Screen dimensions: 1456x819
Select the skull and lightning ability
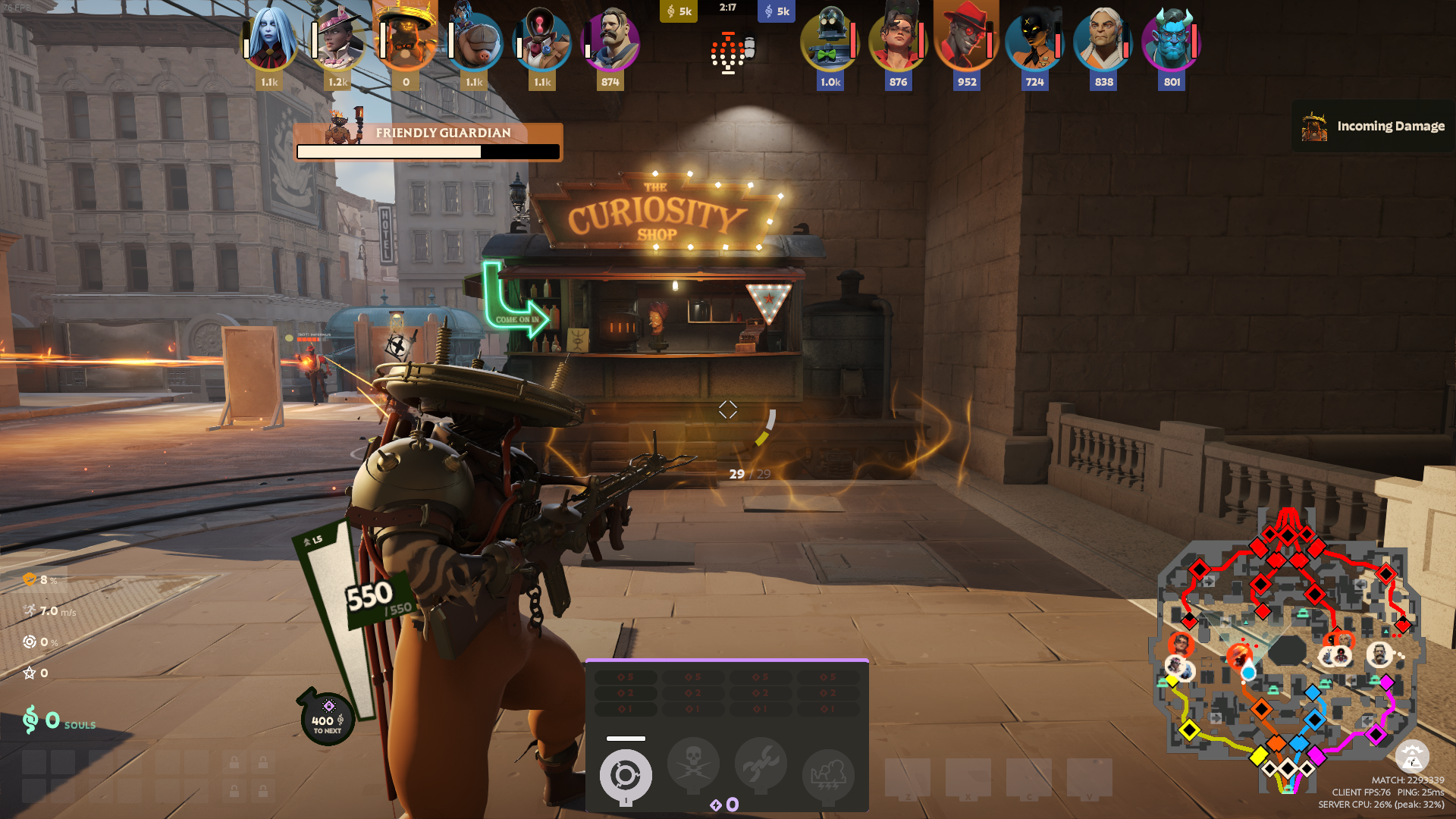(693, 766)
